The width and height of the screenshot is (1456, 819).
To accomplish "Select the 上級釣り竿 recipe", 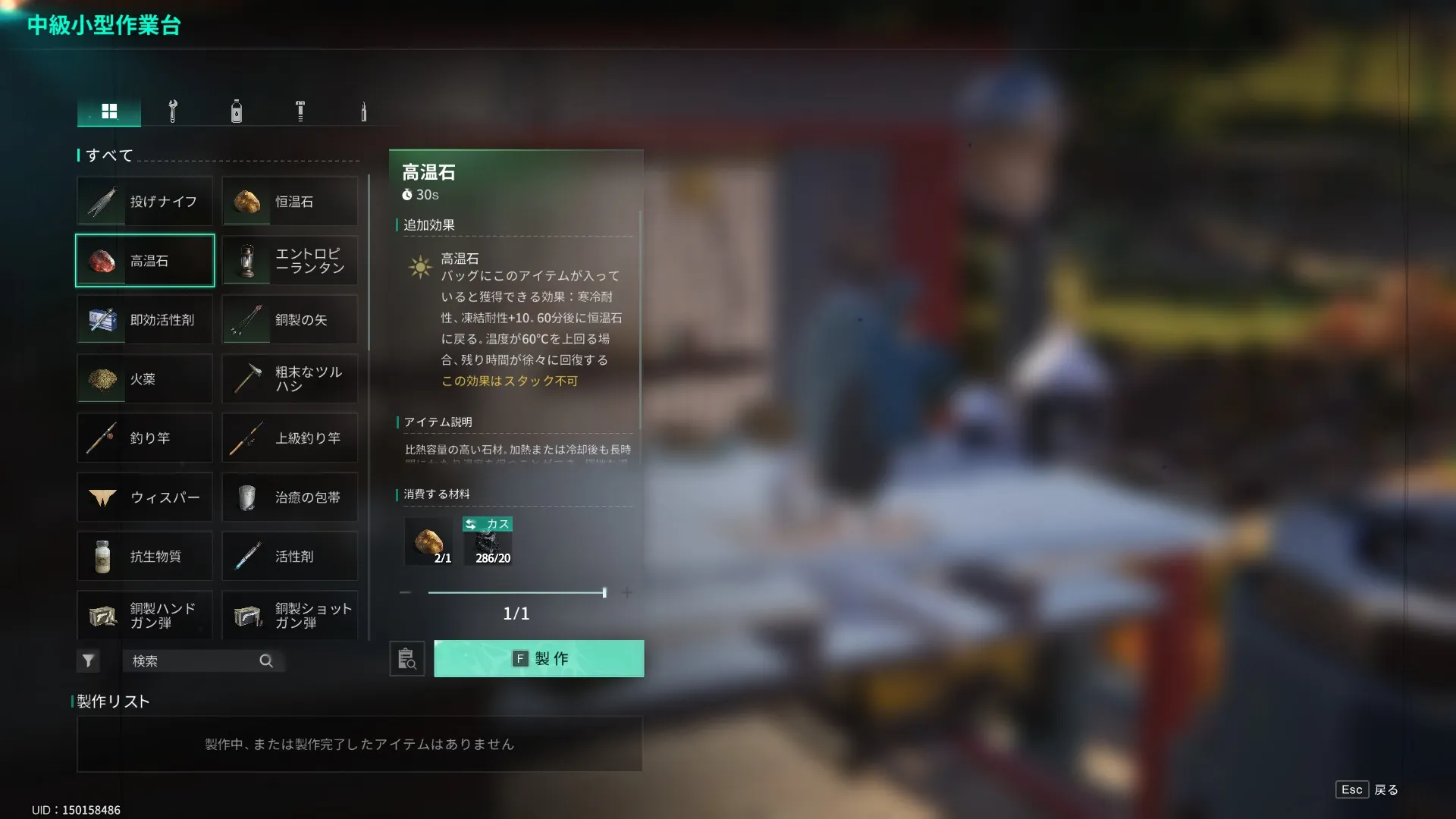I will (x=290, y=438).
